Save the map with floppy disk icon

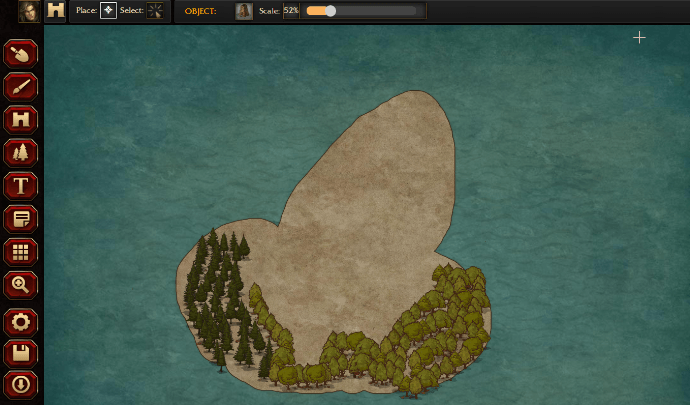[20, 353]
